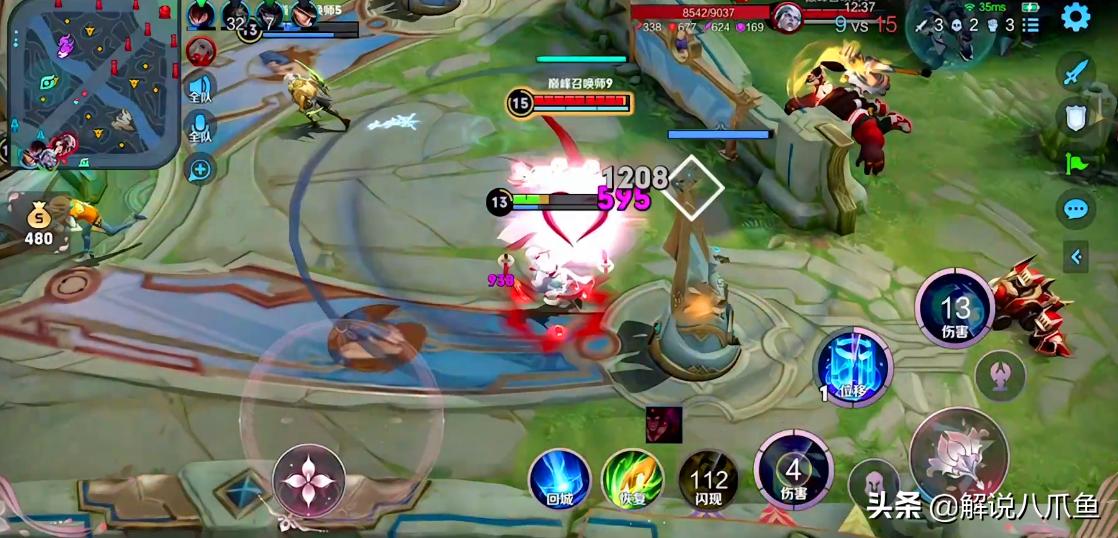Use the 伤害 skill with 13 cooldown

(x=954, y=309)
